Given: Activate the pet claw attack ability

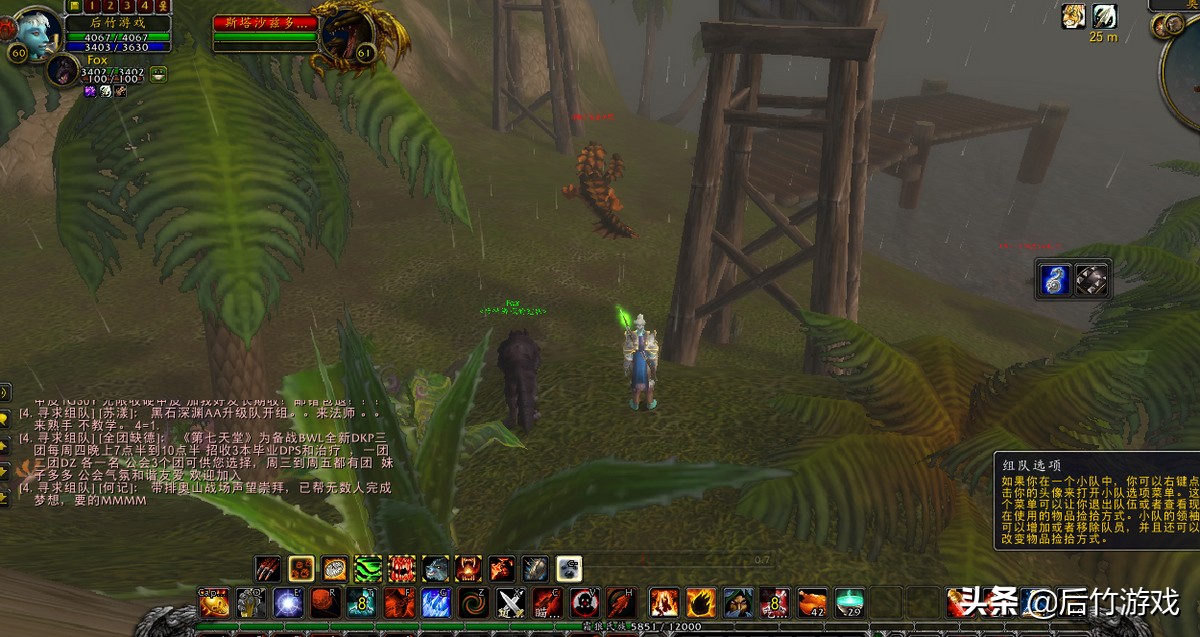Looking at the screenshot, I should tap(267, 569).
